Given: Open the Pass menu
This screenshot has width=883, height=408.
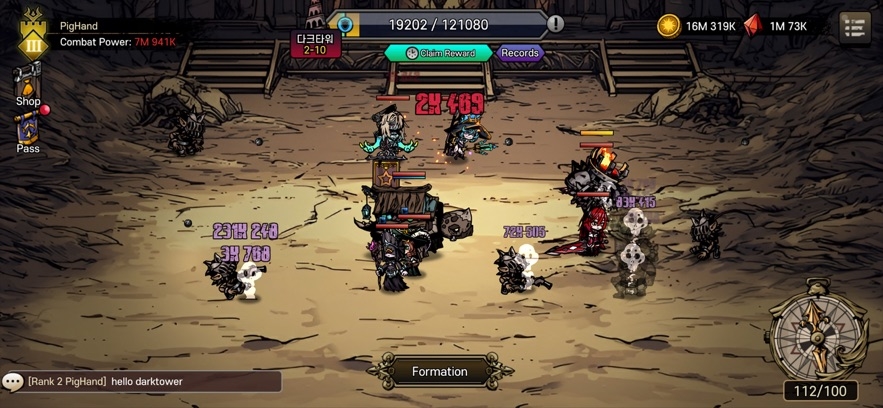Looking at the screenshot, I should click(x=28, y=132).
